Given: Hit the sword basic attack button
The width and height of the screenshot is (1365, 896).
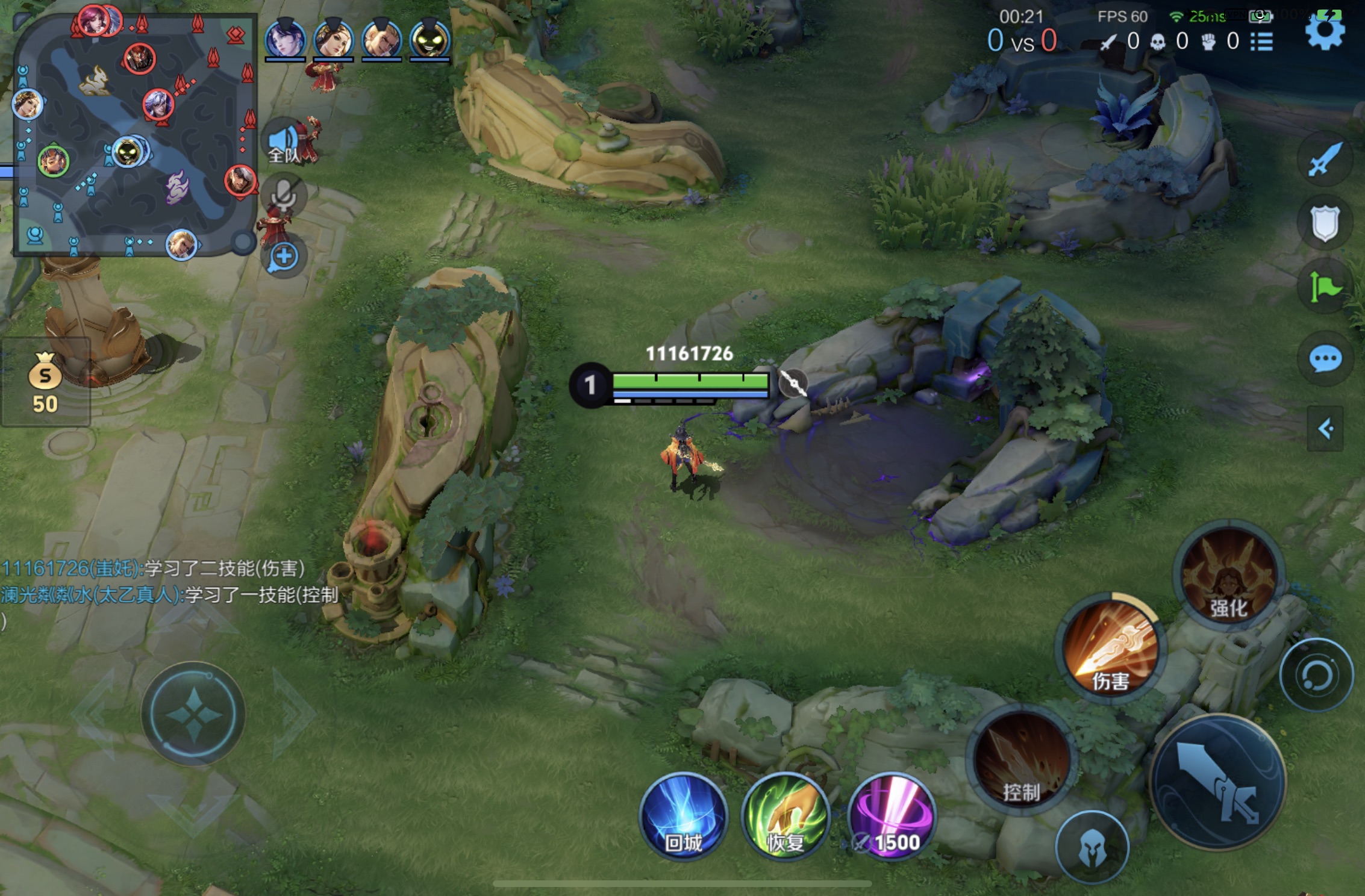Looking at the screenshot, I should point(1218,781).
